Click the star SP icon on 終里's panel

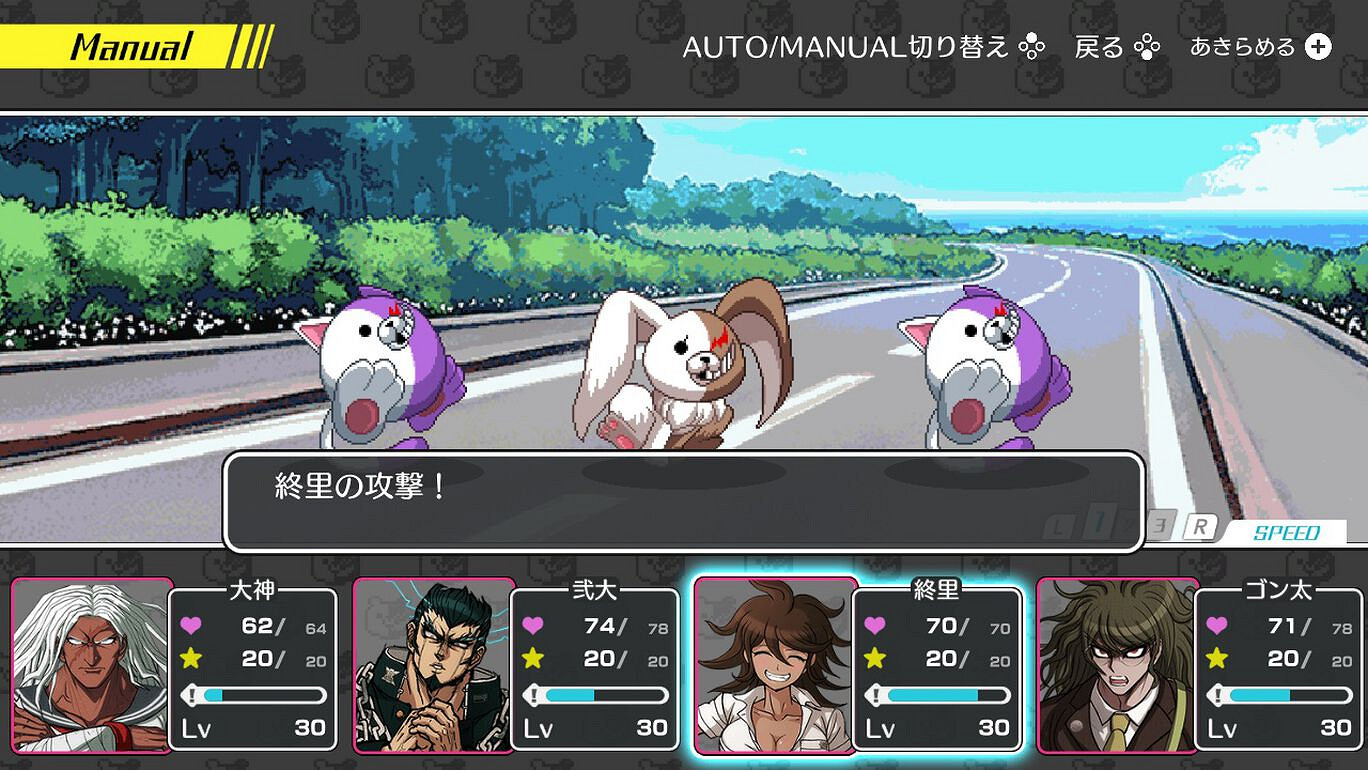point(874,660)
